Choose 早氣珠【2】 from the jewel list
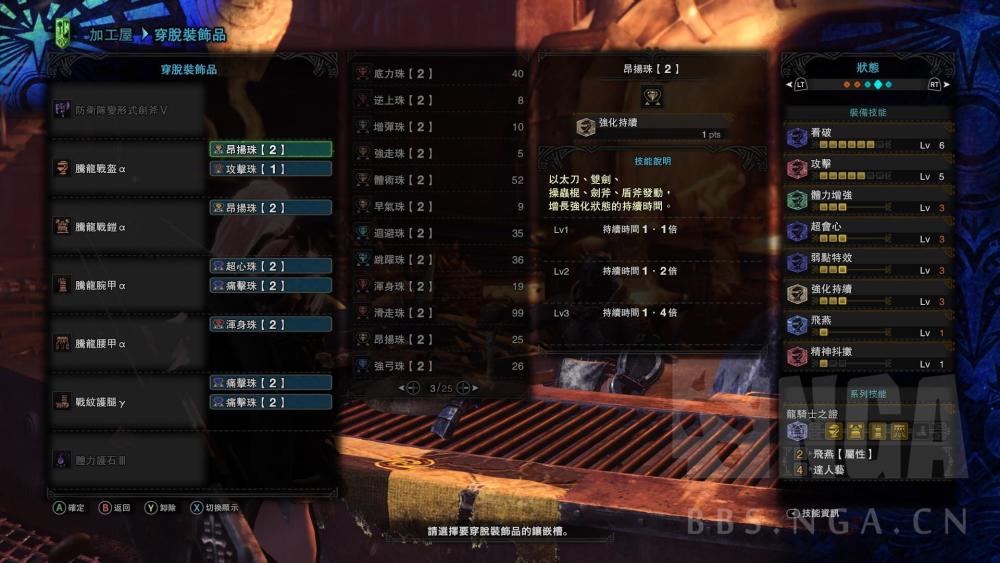1000x563 pixels. [440, 207]
